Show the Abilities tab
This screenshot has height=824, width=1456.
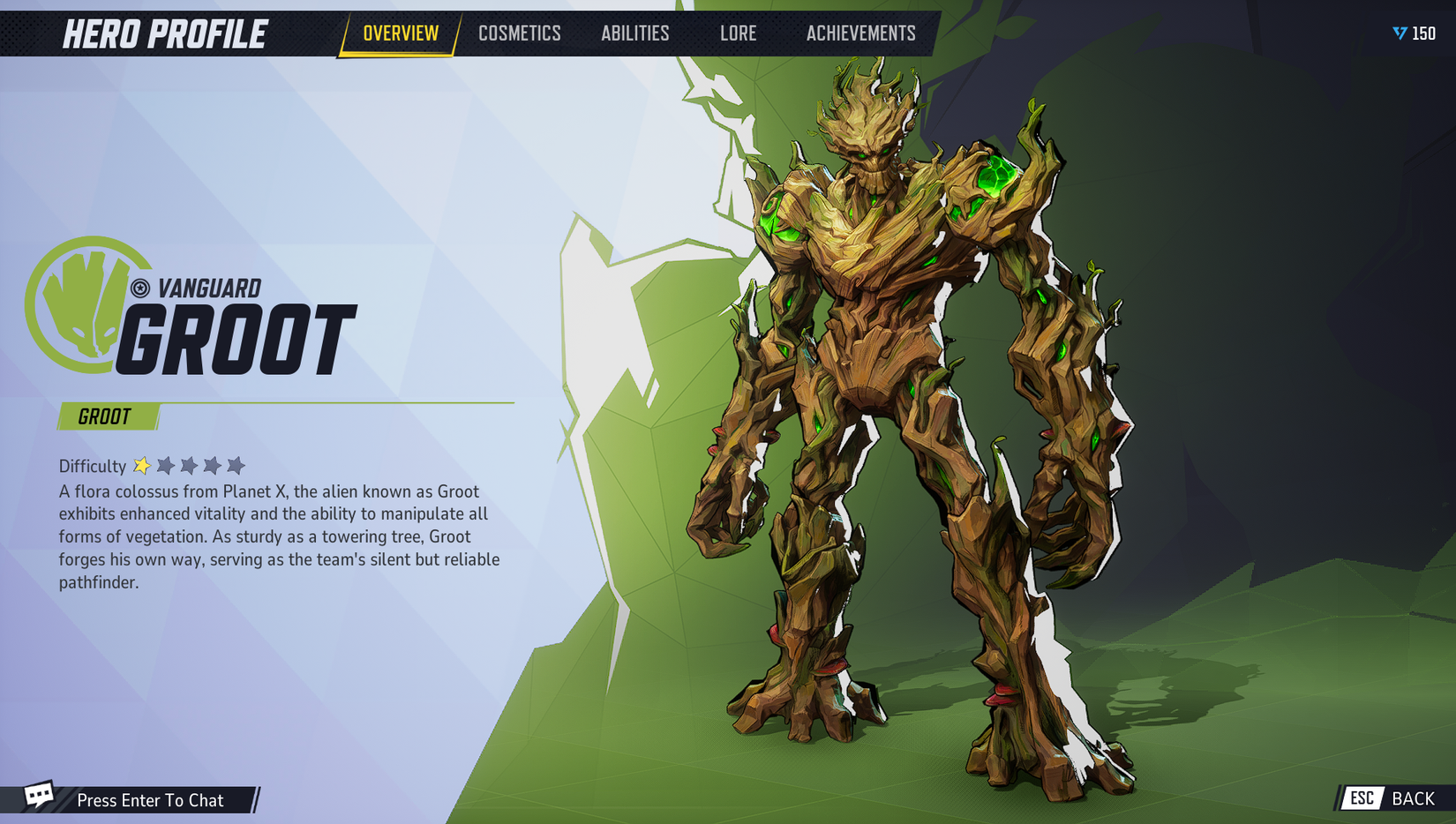pyautogui.click(x=634, y=34)
